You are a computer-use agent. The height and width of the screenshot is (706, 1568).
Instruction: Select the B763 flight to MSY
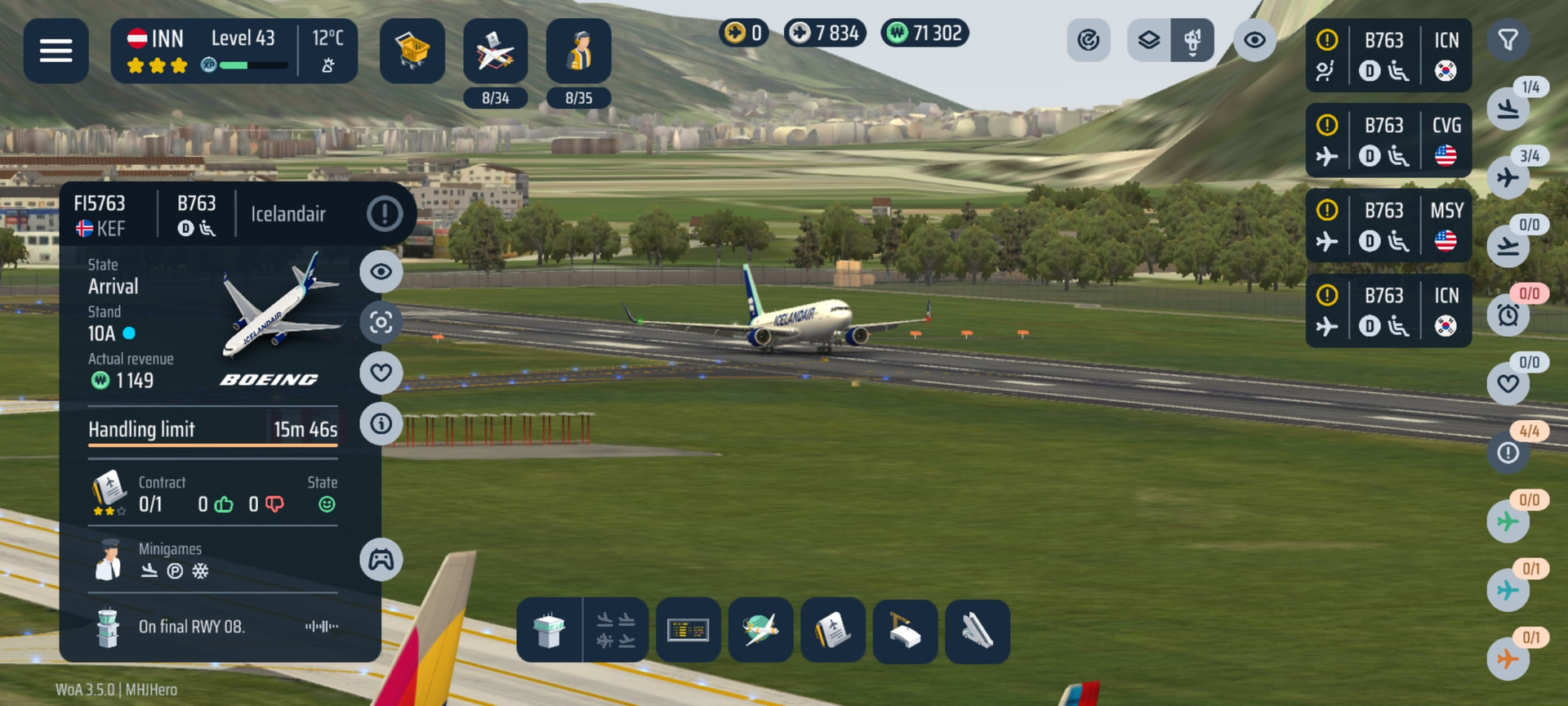(1388, 226)
